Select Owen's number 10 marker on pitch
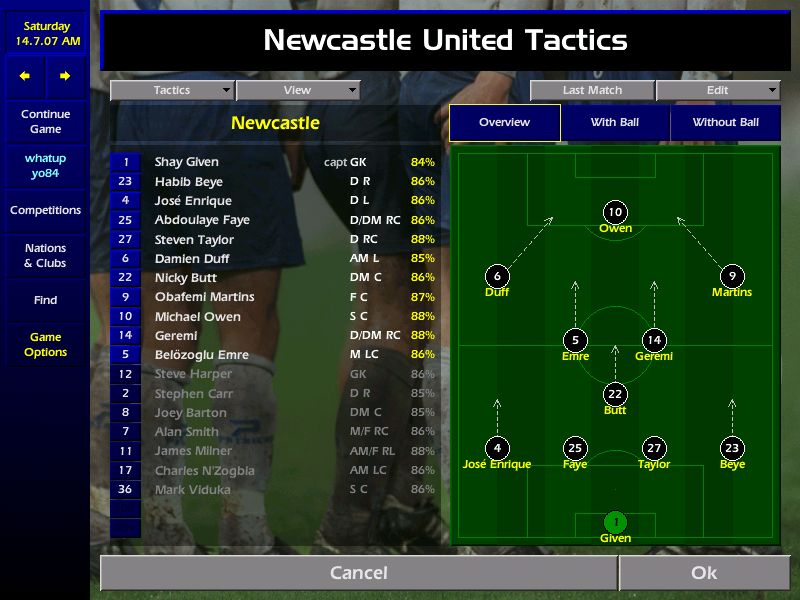 615,212
